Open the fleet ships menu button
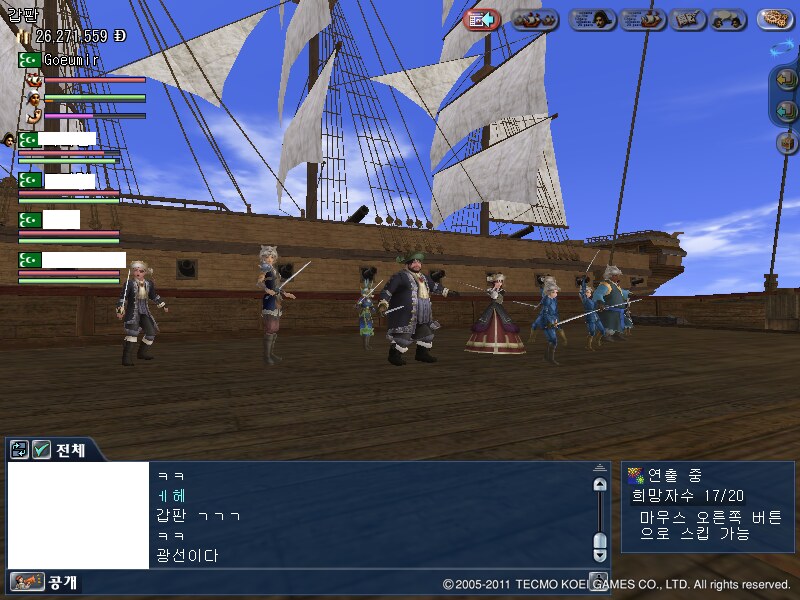Viewport: 800px width, 600px height. tap(536, 19)
